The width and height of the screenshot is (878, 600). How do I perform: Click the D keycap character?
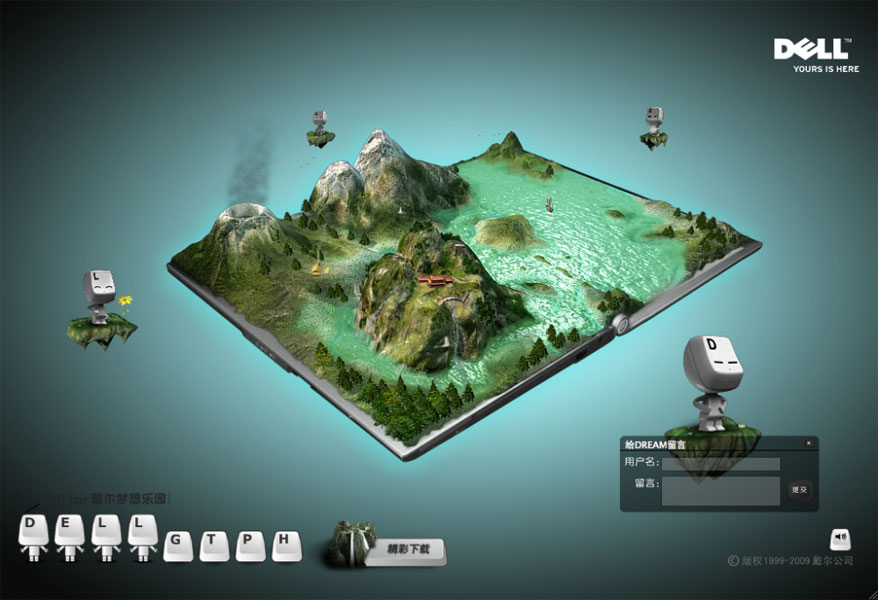pyautogui.click(x=33, y=530)
